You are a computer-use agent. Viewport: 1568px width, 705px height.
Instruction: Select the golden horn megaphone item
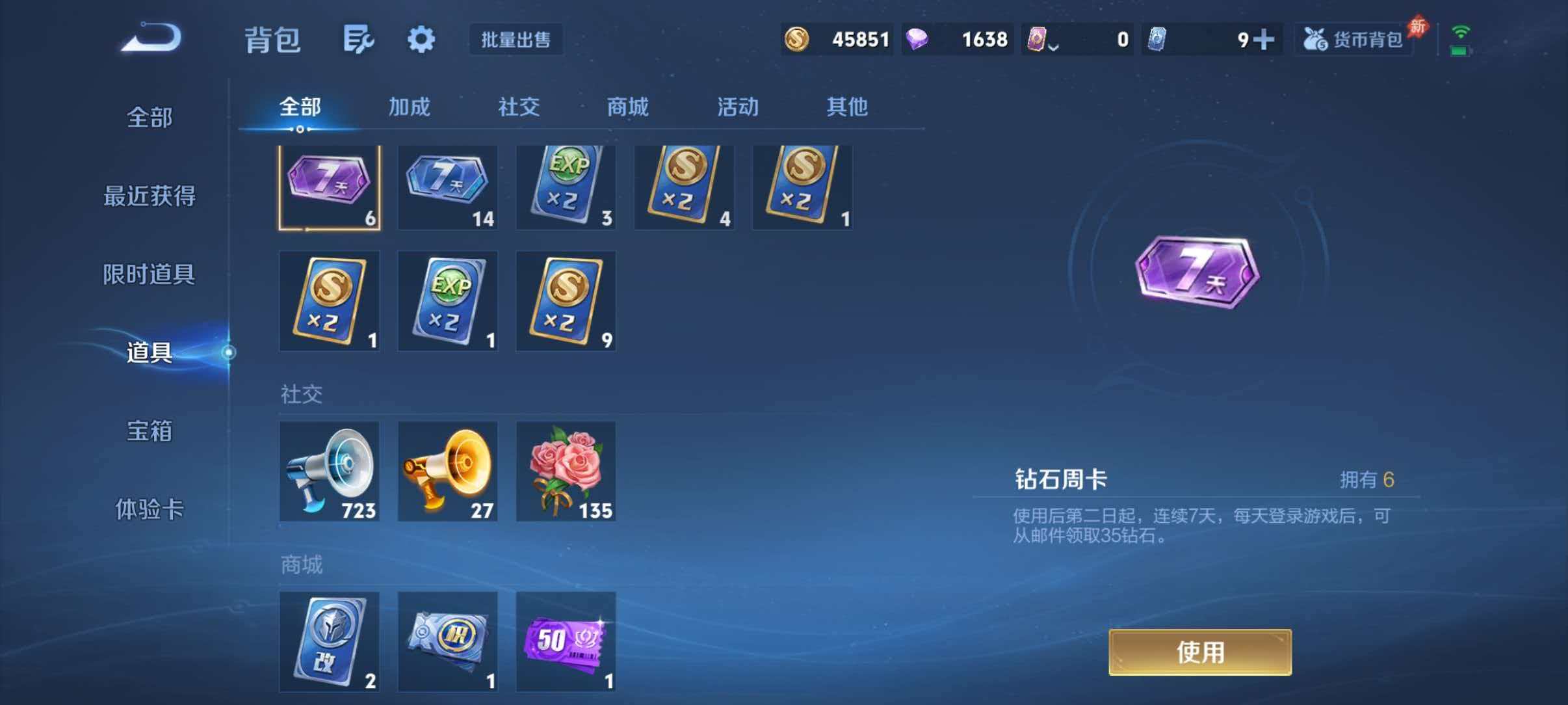448,472
